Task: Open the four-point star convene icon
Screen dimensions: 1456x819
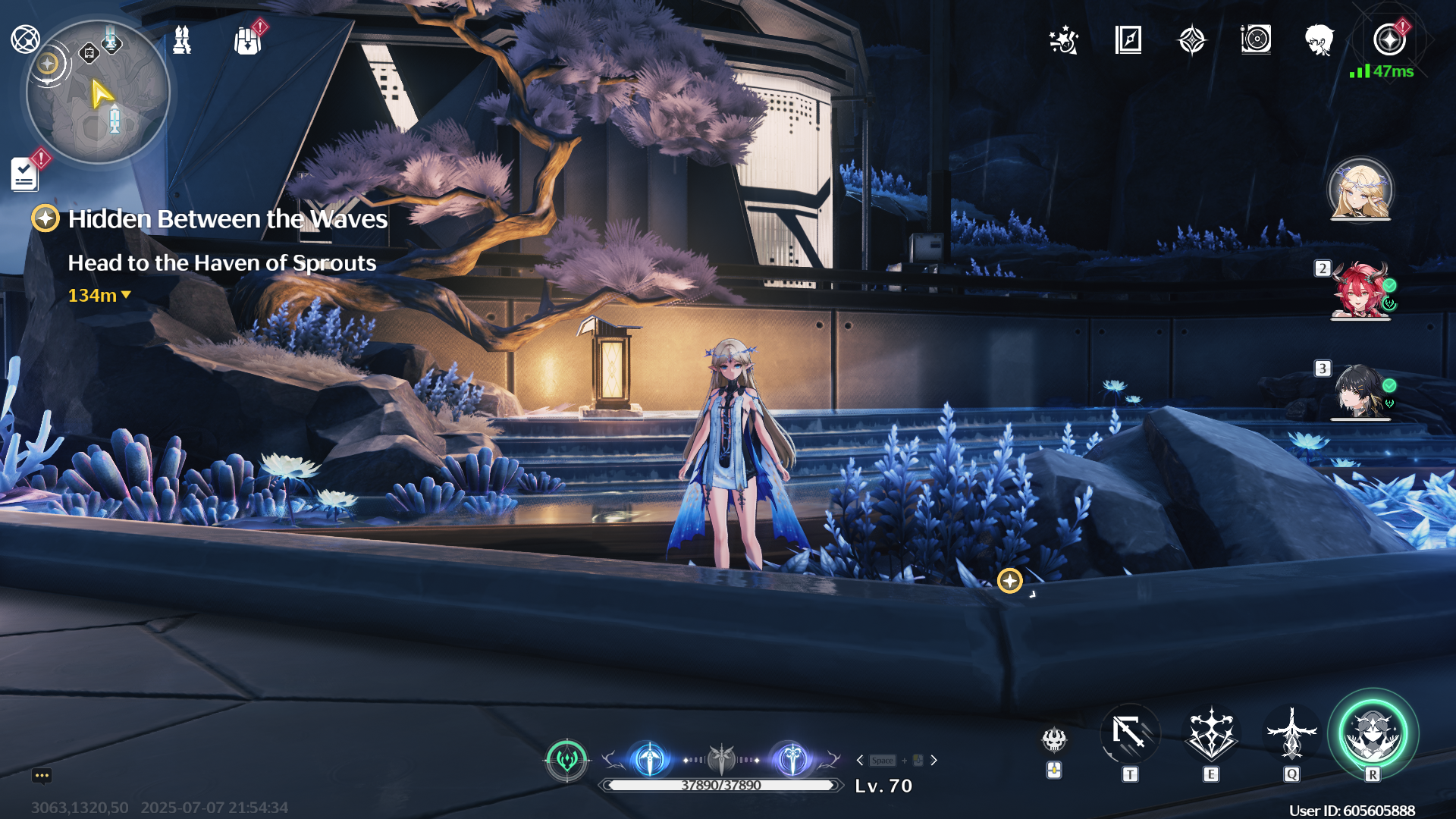Action: coord(1191,40)
